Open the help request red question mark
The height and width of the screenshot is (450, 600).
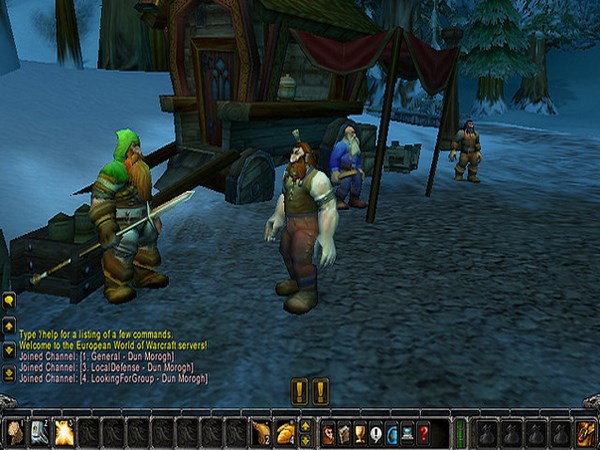424,433
